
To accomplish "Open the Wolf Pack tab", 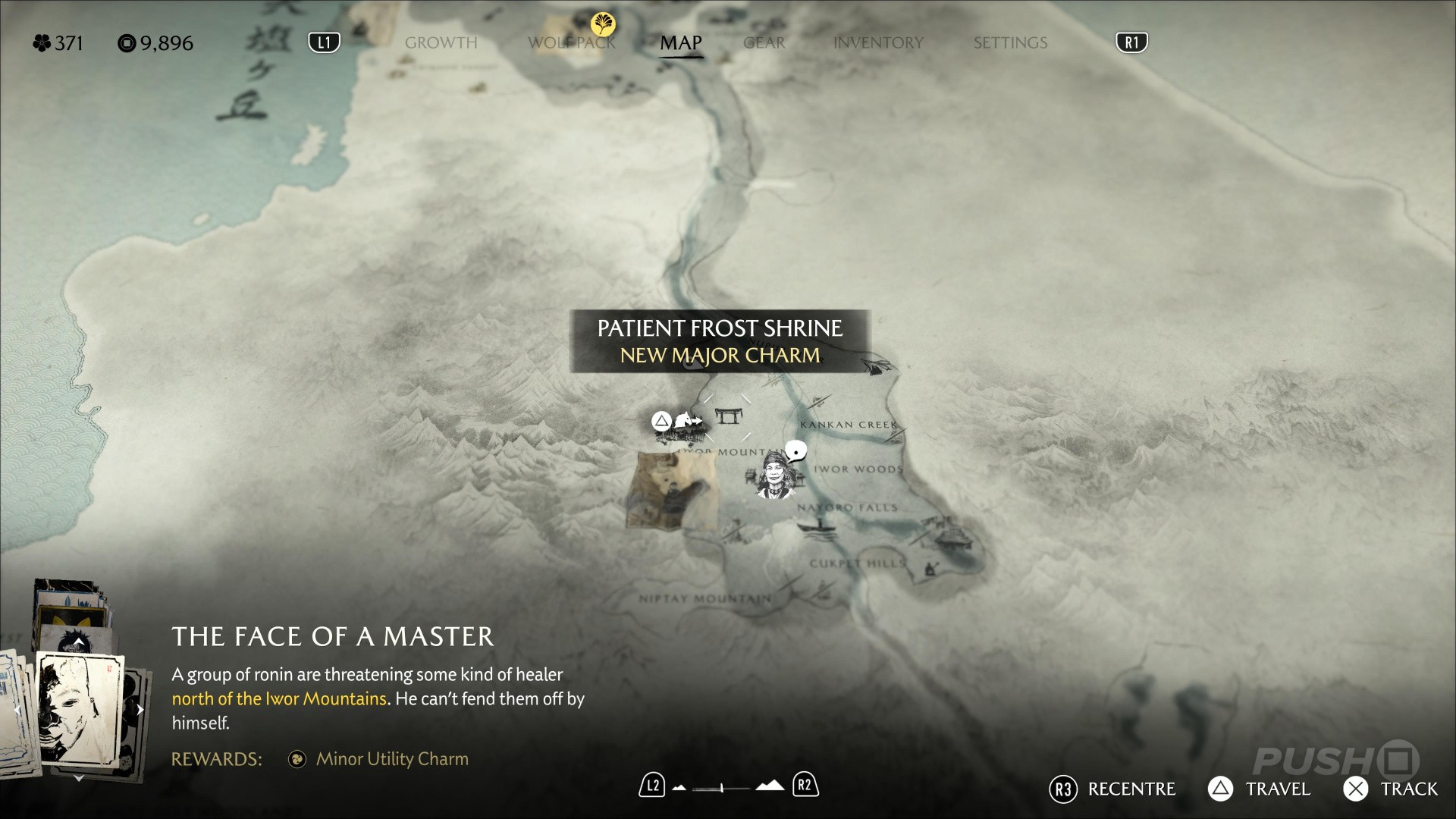I will pyautogui.click(x=572, y=43).
